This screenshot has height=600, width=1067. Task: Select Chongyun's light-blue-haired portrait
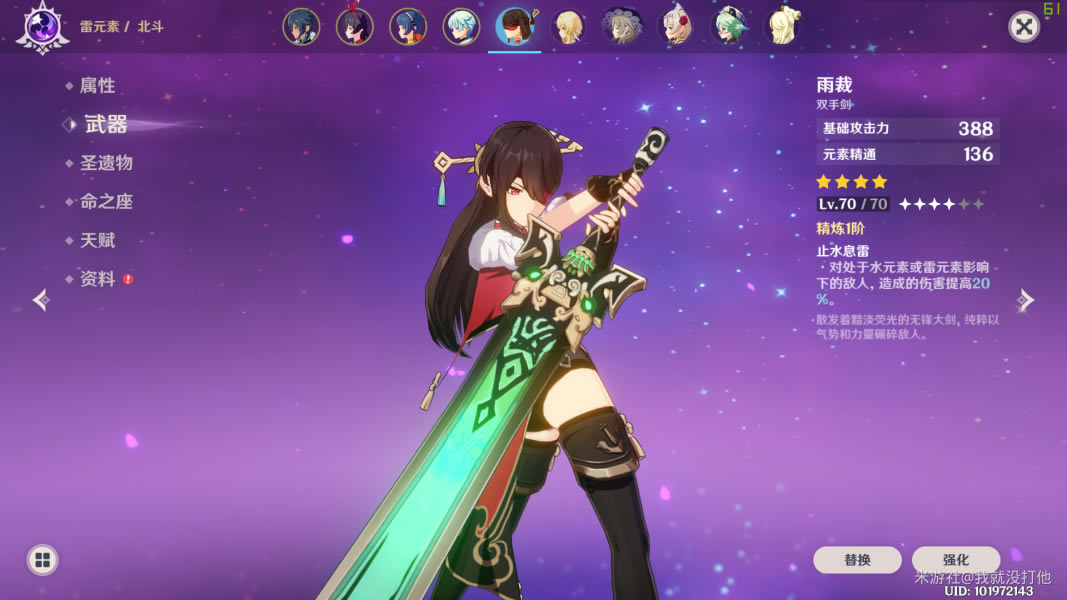point(461,26)
